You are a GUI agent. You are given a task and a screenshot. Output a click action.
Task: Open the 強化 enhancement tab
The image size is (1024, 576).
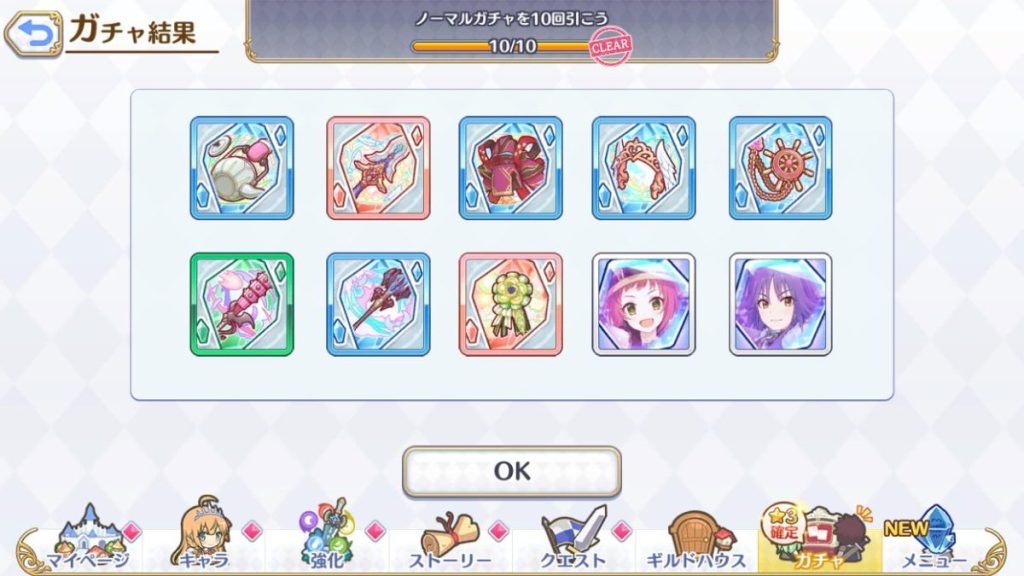[x=326, y=539]
